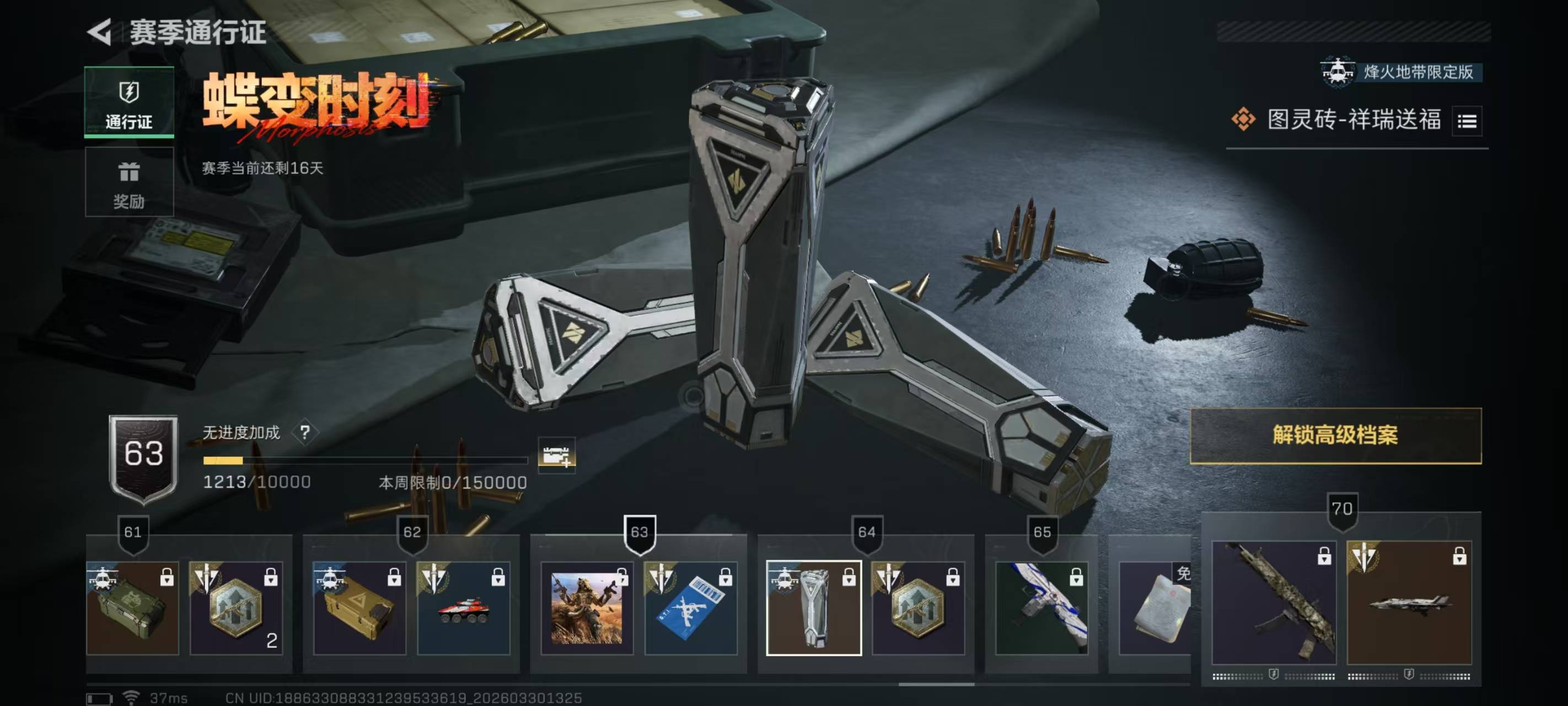
Task: Click the 解锁高级档案 unlock button
Action: coord(1335,436)
